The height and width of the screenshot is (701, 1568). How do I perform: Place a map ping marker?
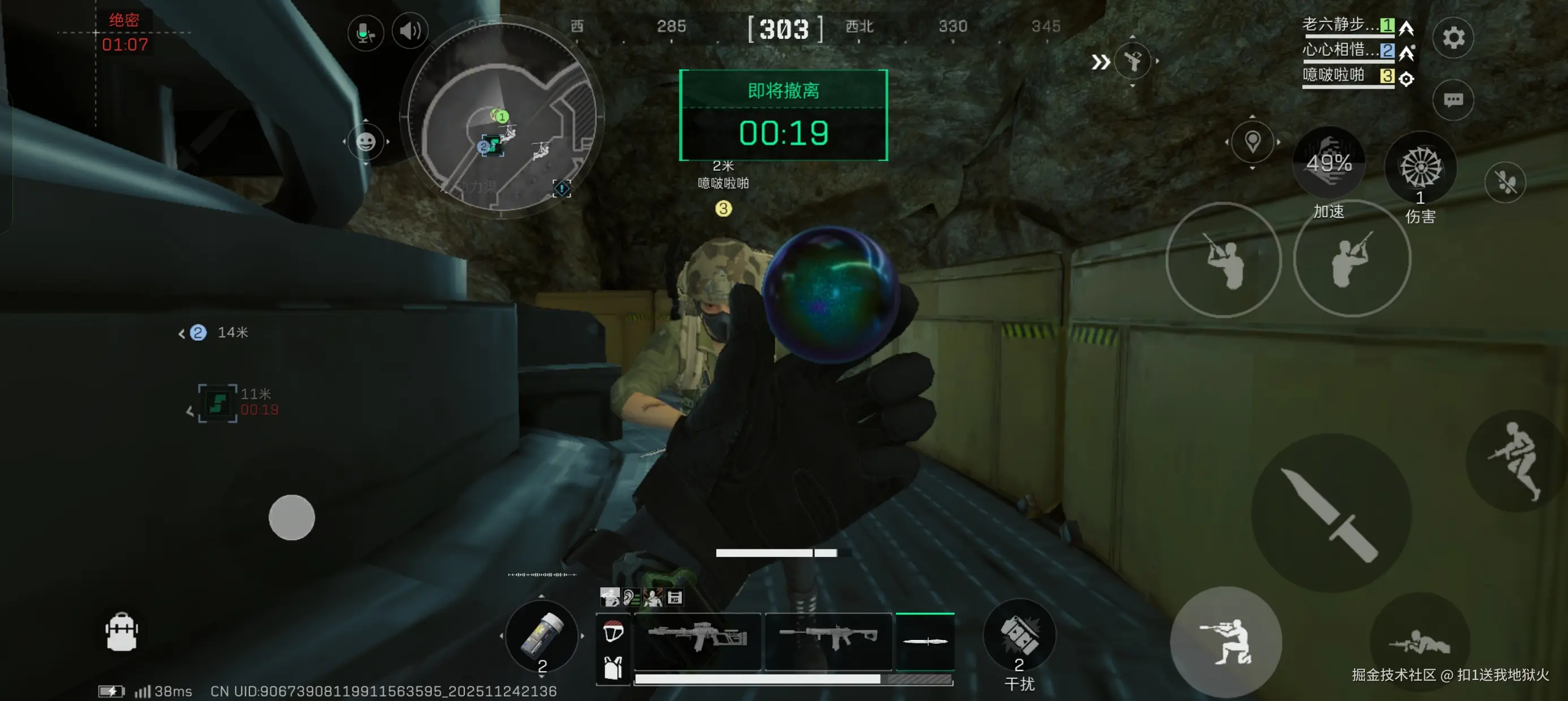point(1252,142)
